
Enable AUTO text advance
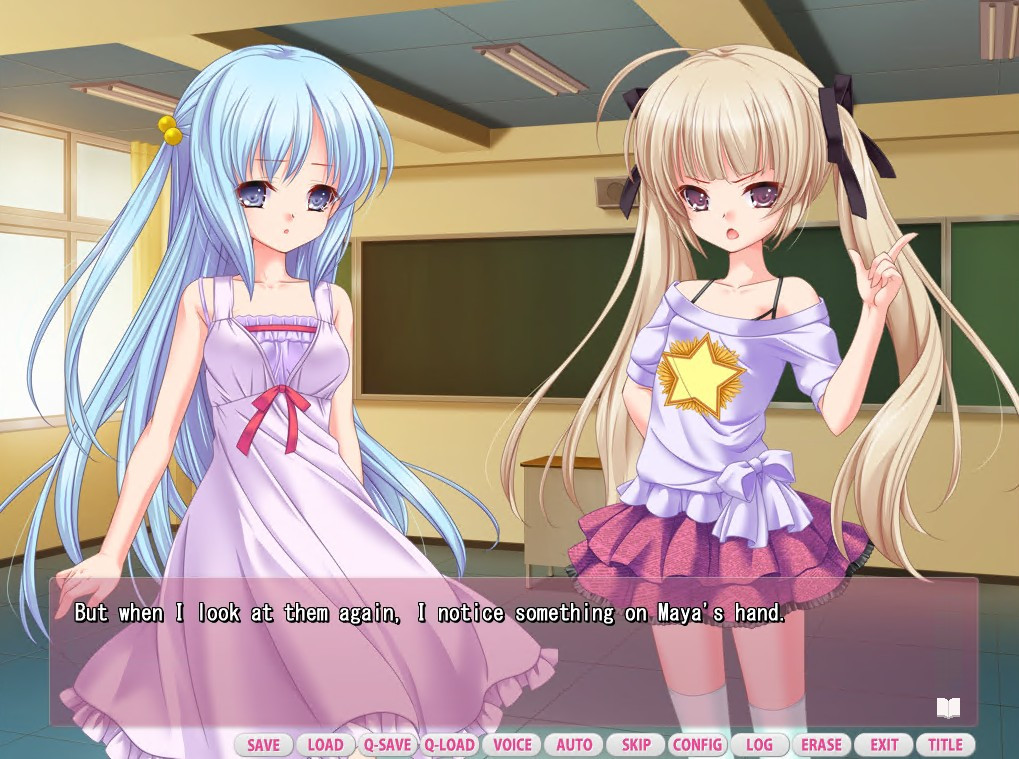click(574, 745)
